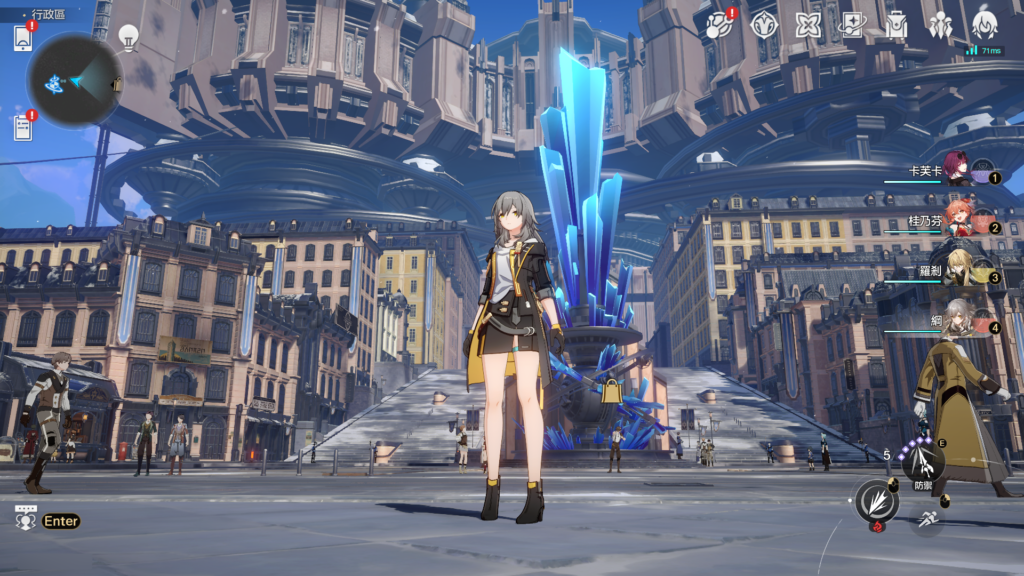This screenshot has height=576, width=1024.
Task: Toggle the sprint running icon
Action: coord(929,520)
